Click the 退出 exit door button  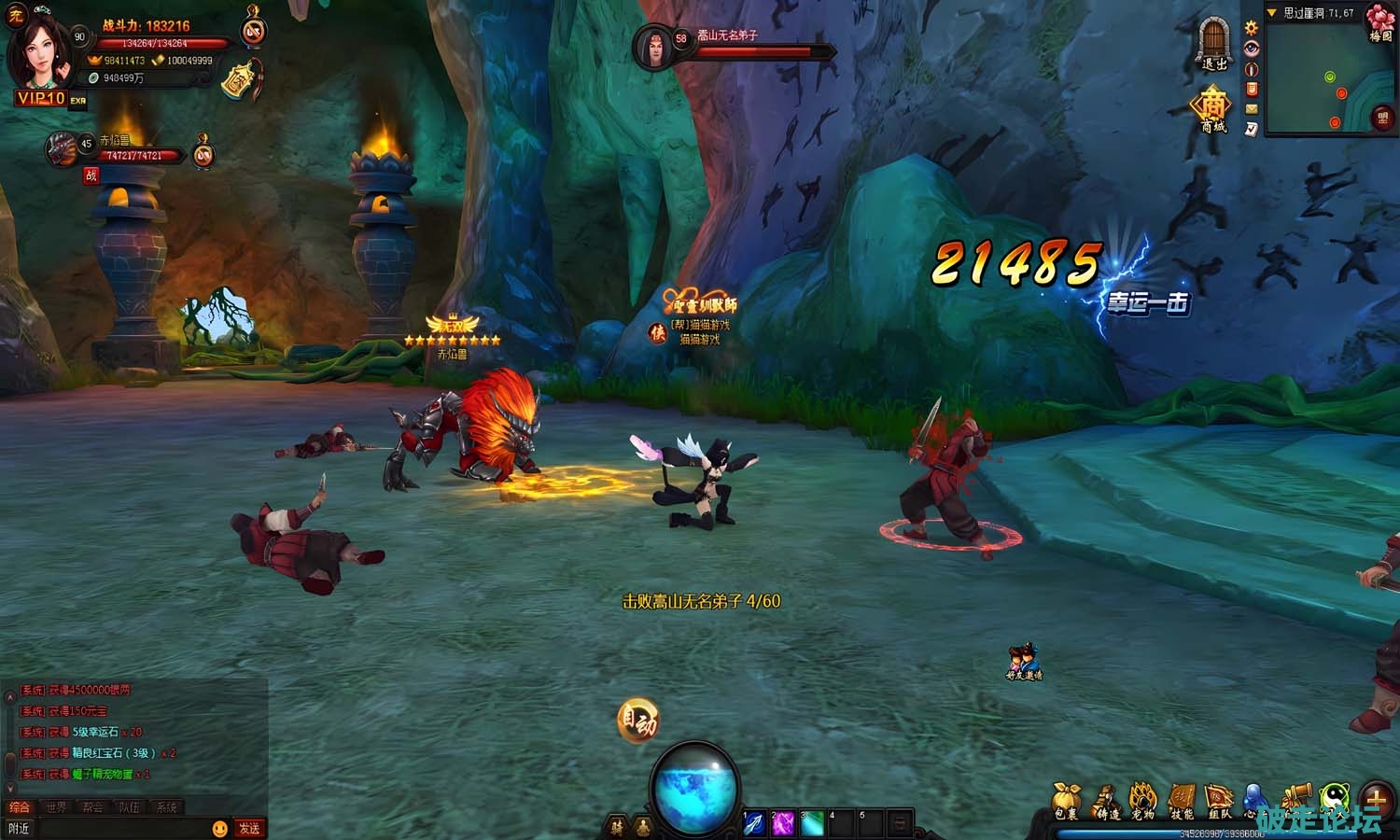tap(1213, 44)
